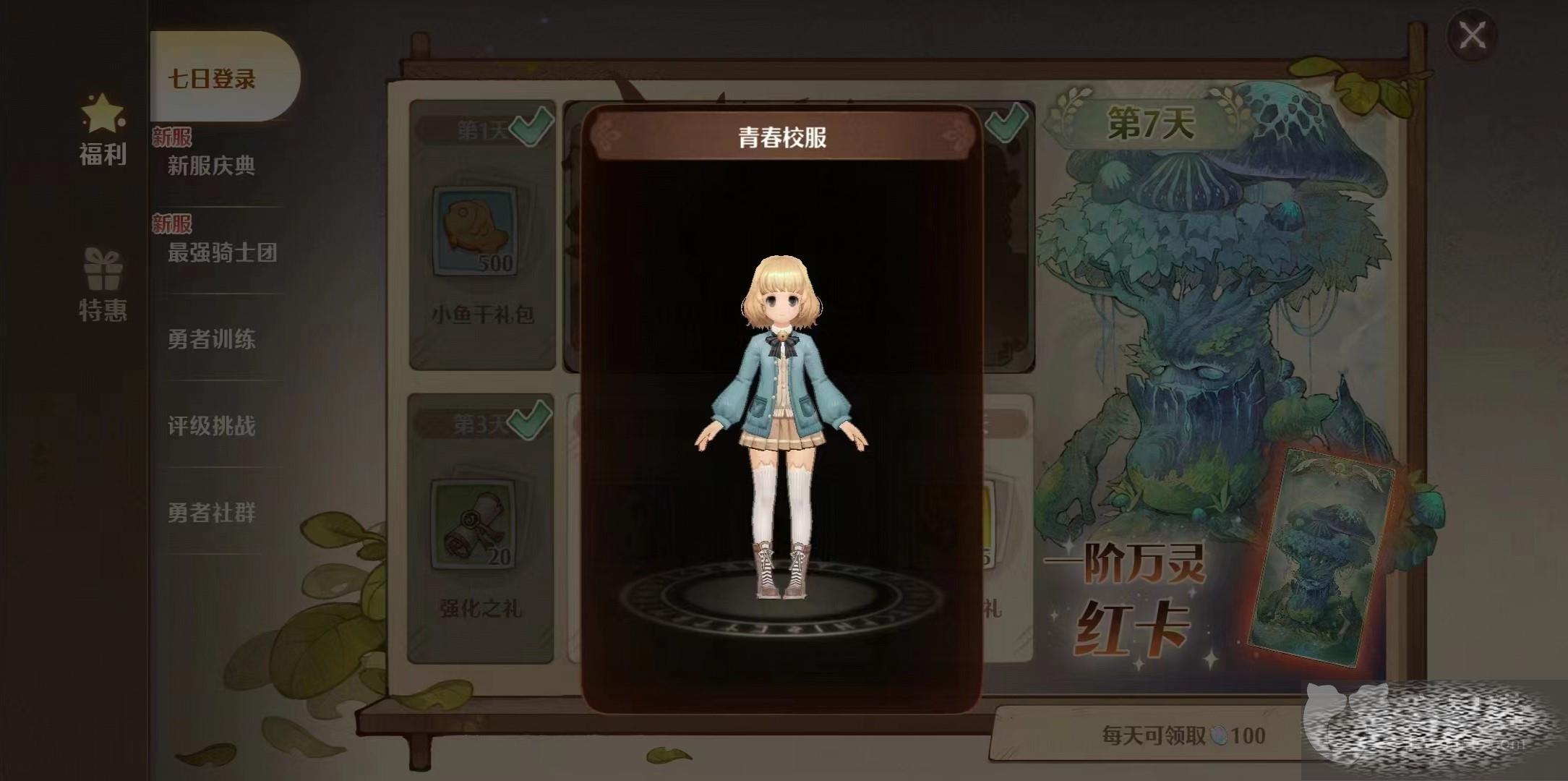Screen dimensions: 1568x781
Task: Select the 最强骑士团 tab
Action: 222,252
